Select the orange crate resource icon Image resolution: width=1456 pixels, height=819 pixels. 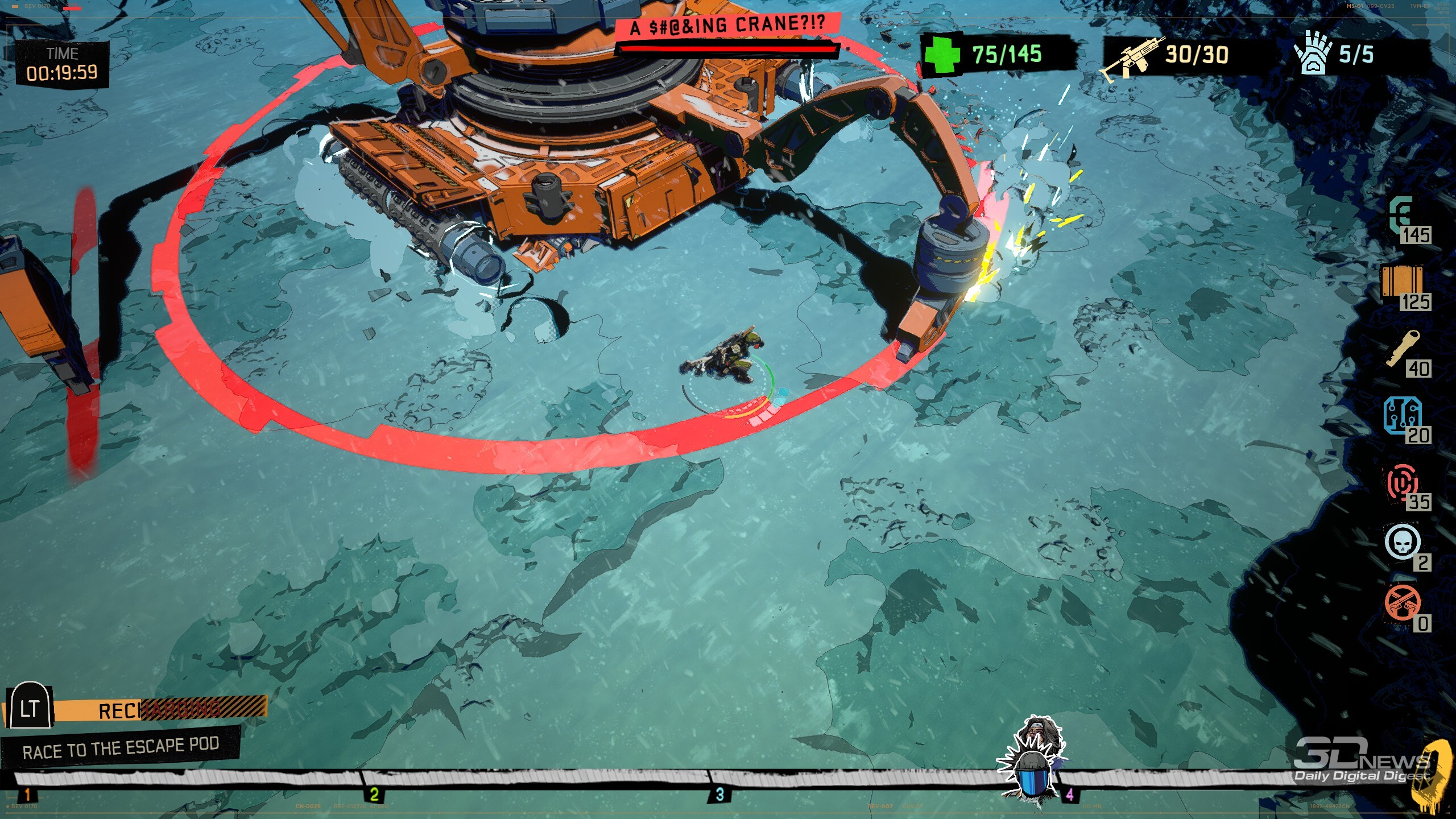(1402, 280)
